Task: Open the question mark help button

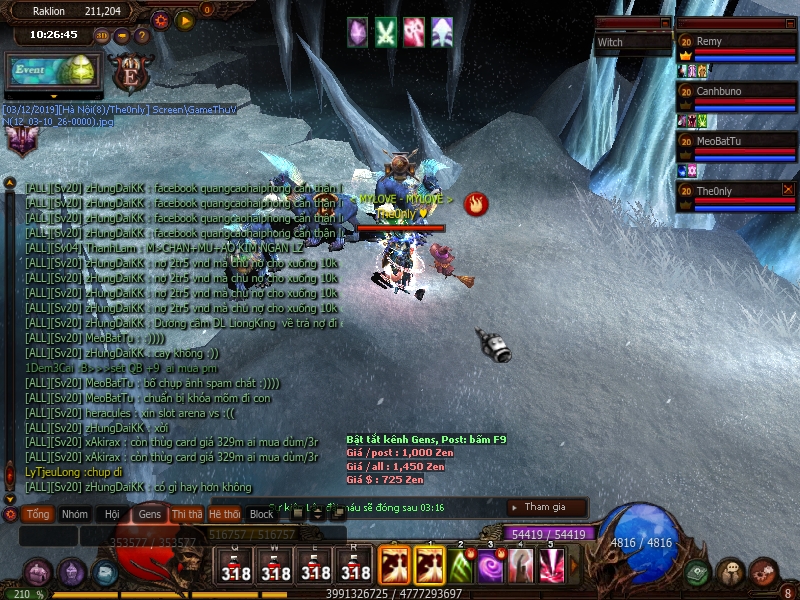Action: coord(142,36)
